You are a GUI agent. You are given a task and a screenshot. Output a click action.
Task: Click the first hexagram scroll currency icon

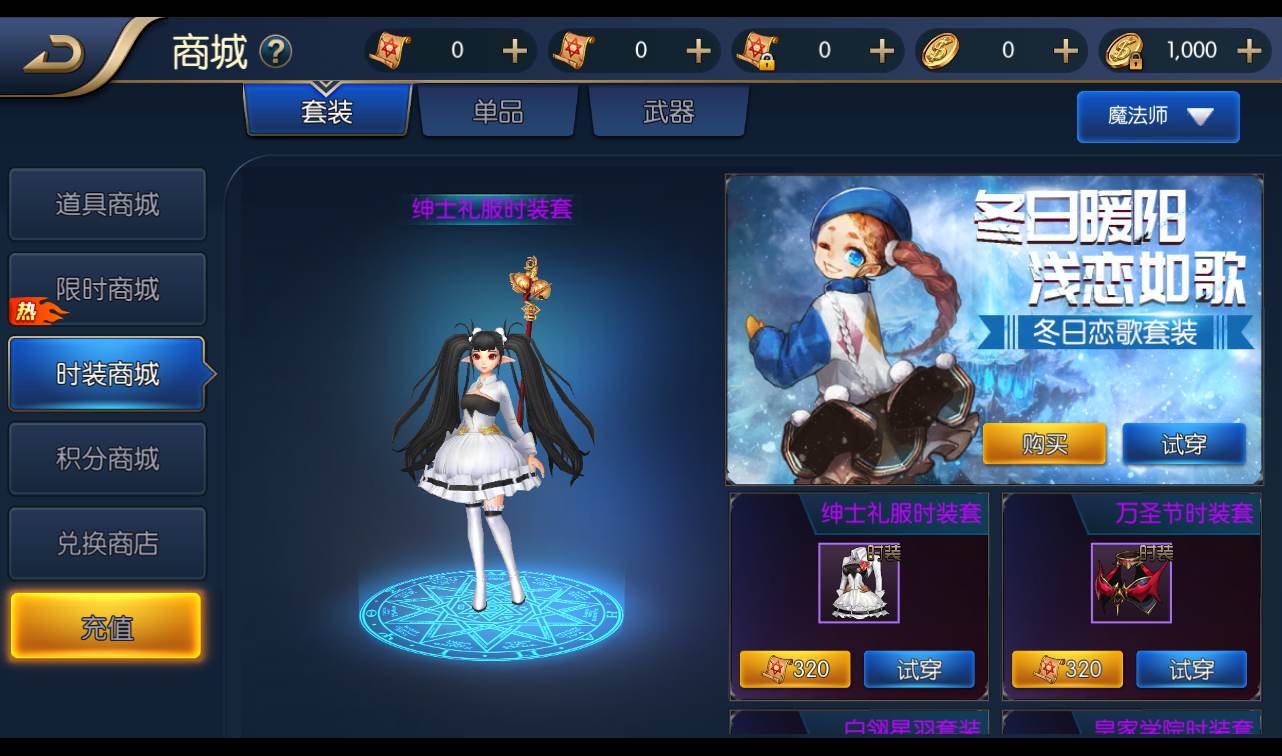coord(392,50)
